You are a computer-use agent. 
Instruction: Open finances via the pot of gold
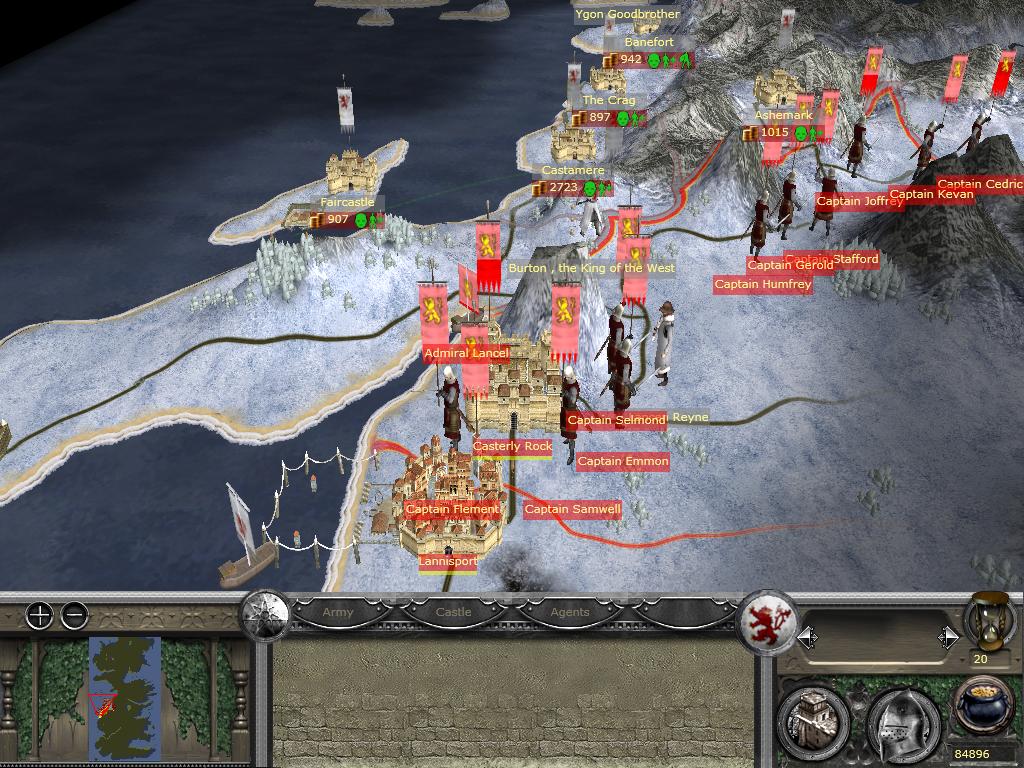(985, 706)
